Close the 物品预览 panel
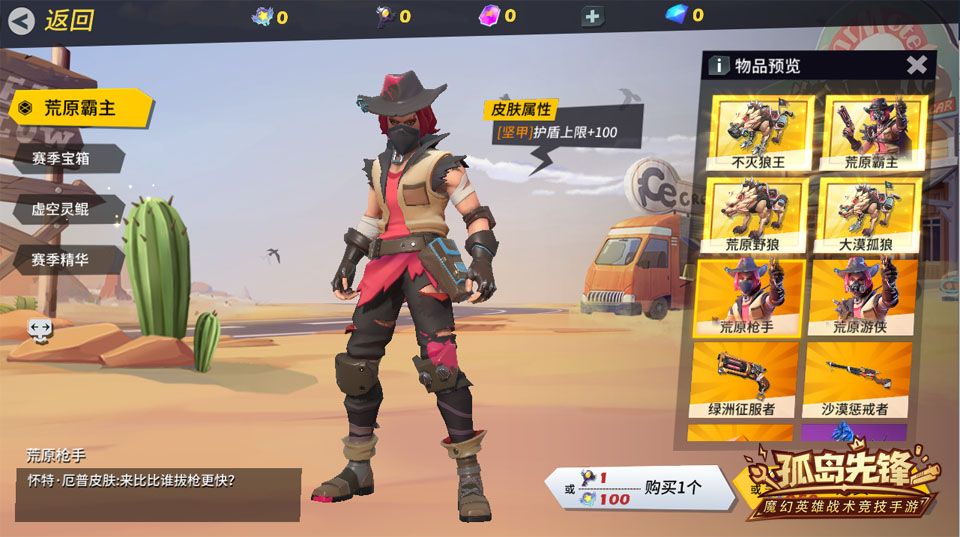 [916, 66]
